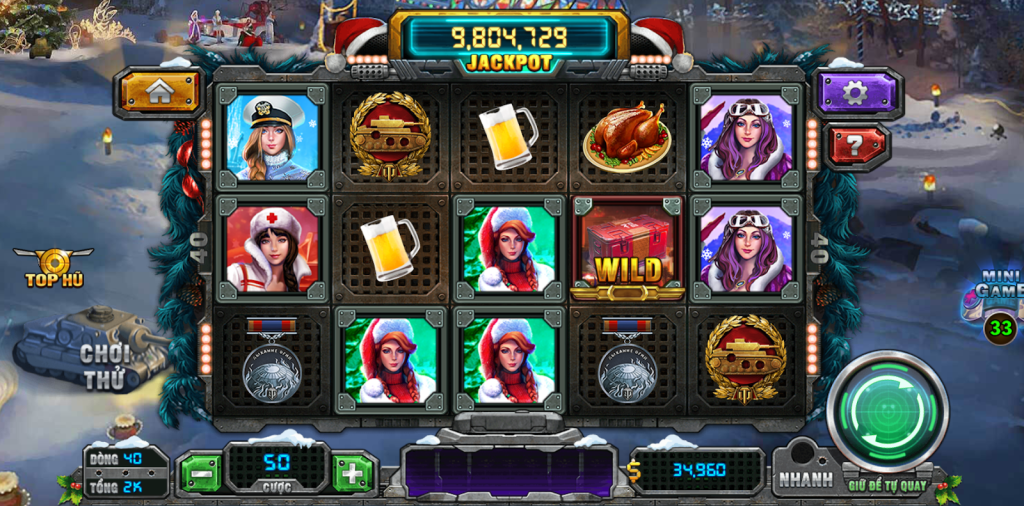This screenshot has height=506, width=1024.
Task: Open the gear settings menu
Action: 854,93
